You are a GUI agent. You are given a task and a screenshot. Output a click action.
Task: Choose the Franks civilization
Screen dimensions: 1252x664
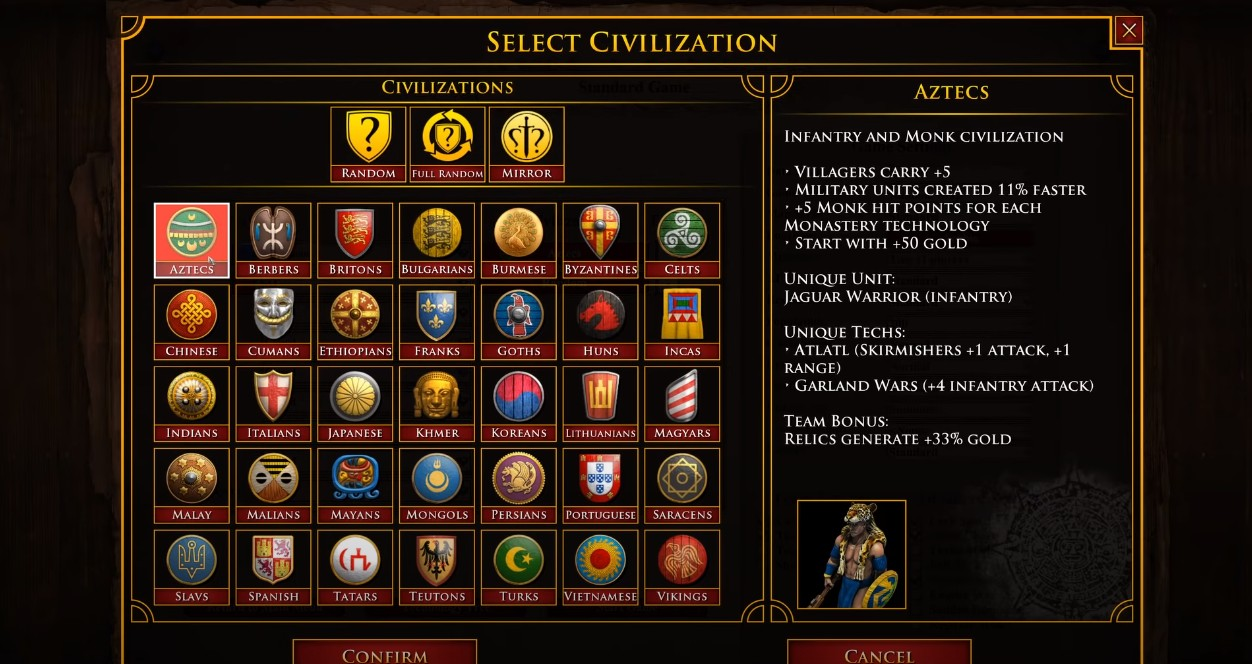tap(437, 322)
